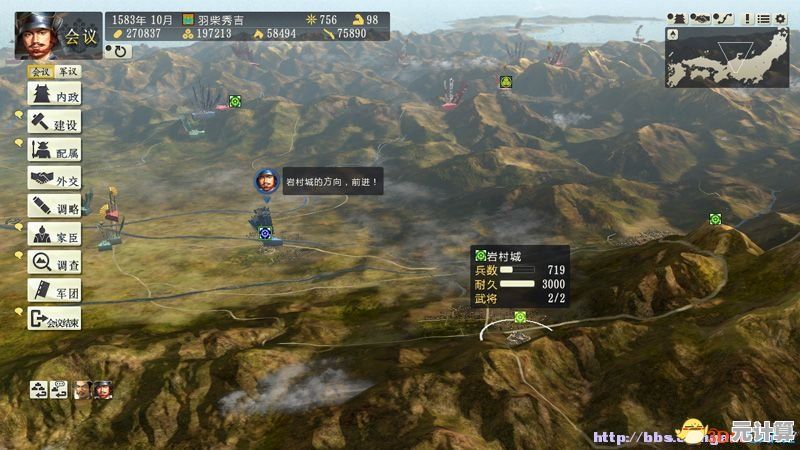
Task: Open the 外交 diplomacy menu
Action: [55, 180]
